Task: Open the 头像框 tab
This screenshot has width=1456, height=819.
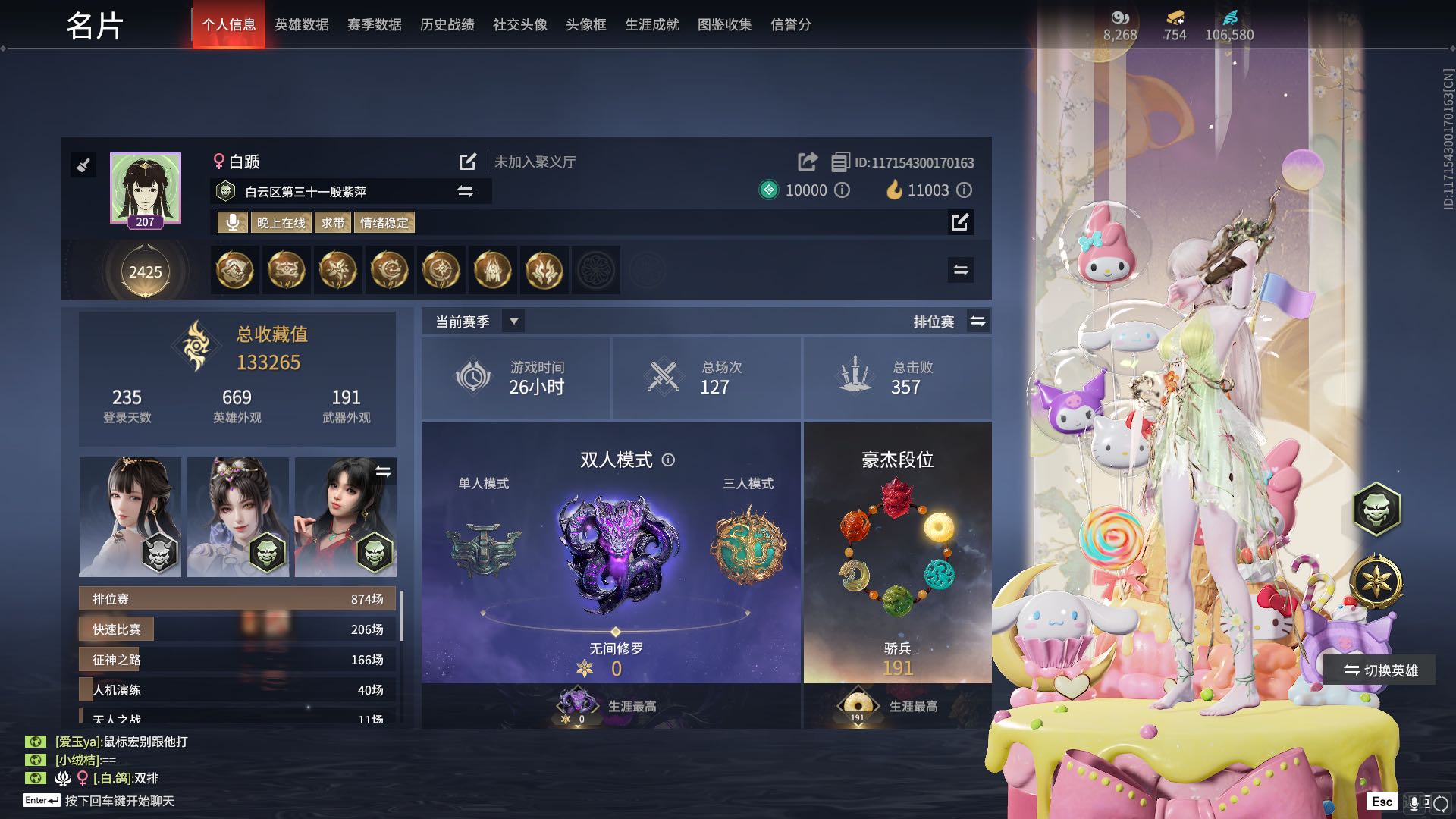Action: (x=585, y=25)
